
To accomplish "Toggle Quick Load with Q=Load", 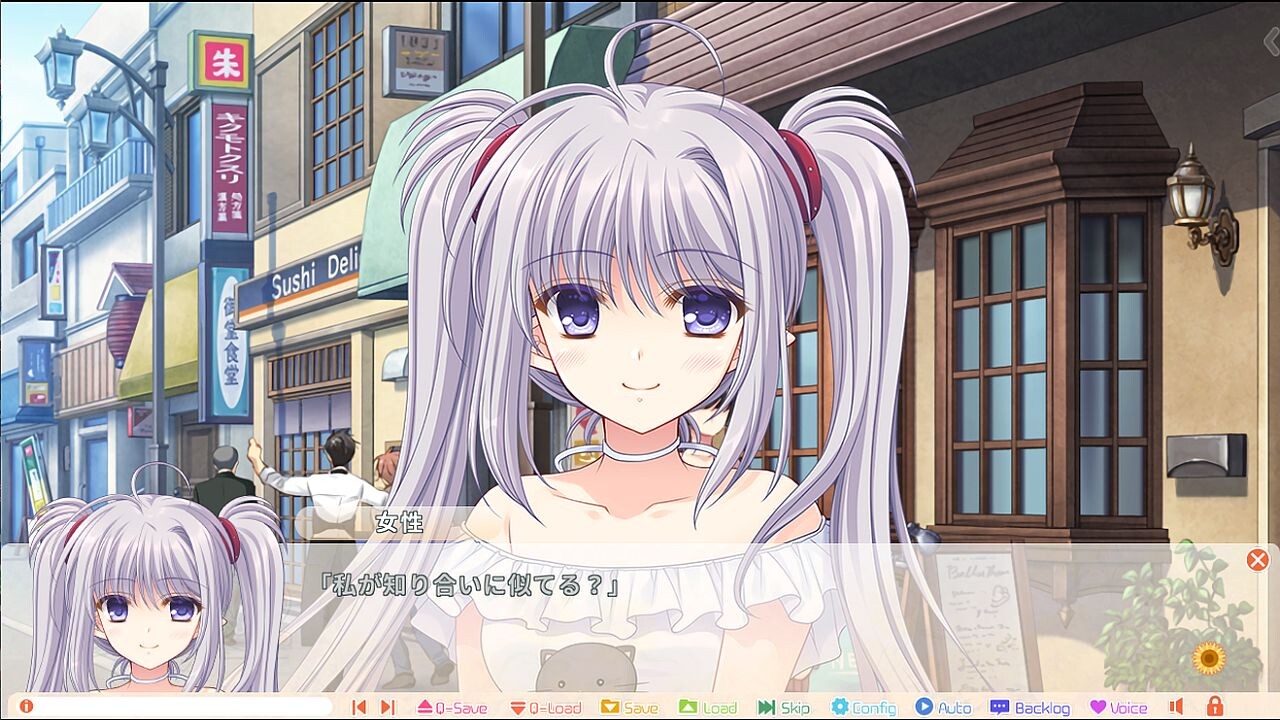I will pos(545,707).
